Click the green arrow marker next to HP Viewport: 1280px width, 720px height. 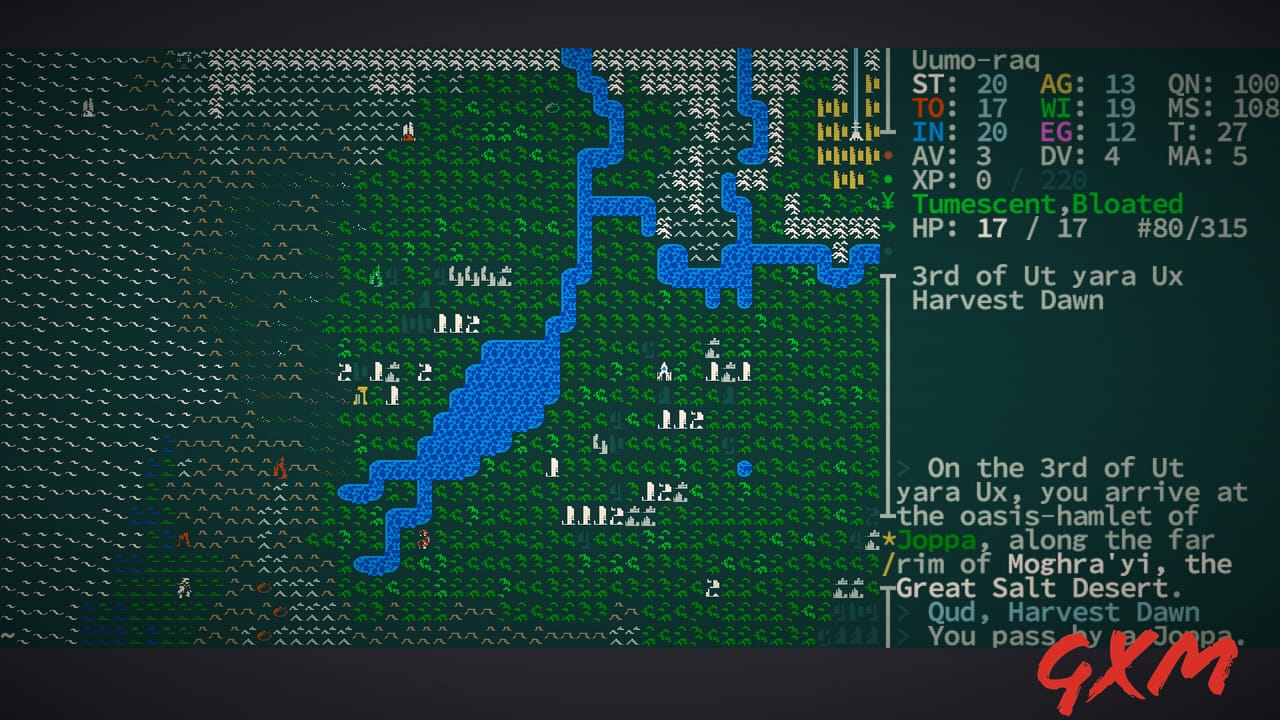coord(889,228)
